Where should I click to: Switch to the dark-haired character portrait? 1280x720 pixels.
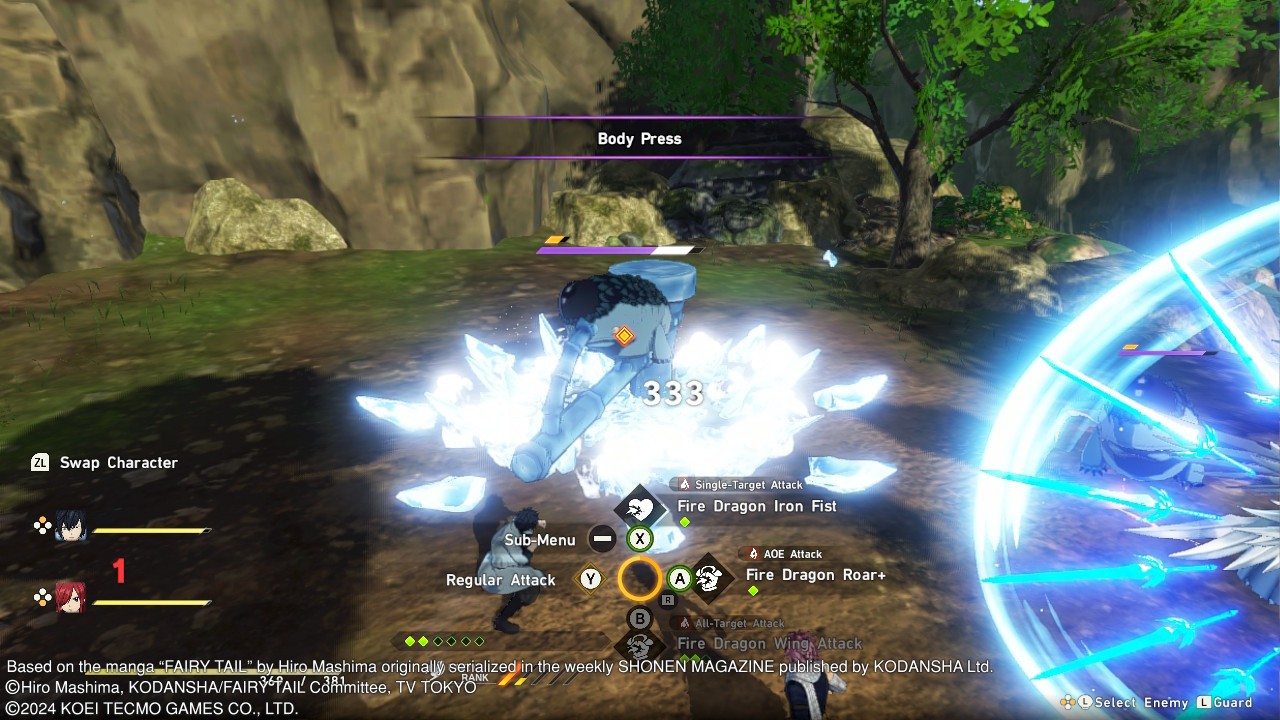click(x=70, y=527)
